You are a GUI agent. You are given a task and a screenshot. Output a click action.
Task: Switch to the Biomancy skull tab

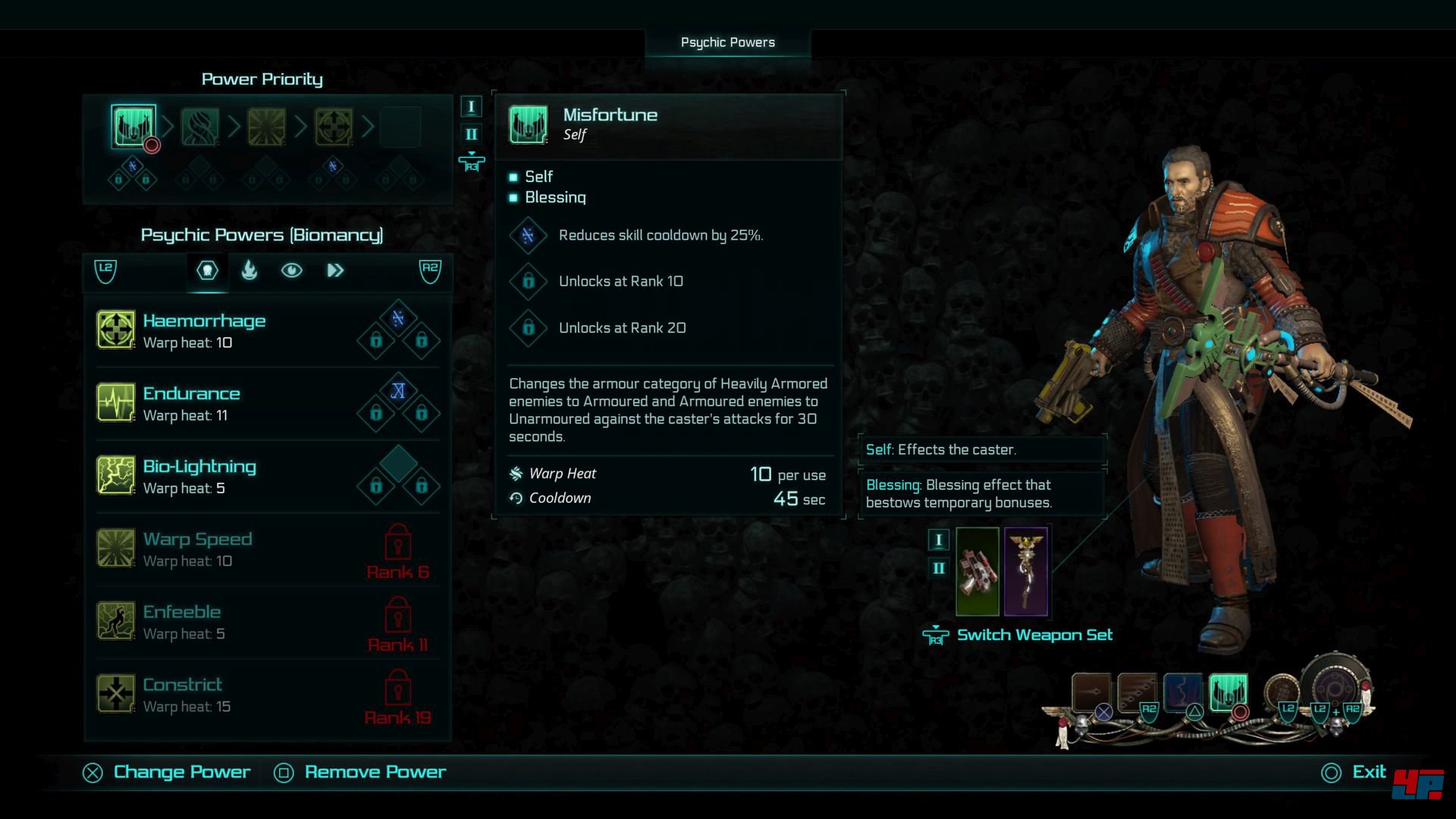pyautogui.click(x=207, y=271)
